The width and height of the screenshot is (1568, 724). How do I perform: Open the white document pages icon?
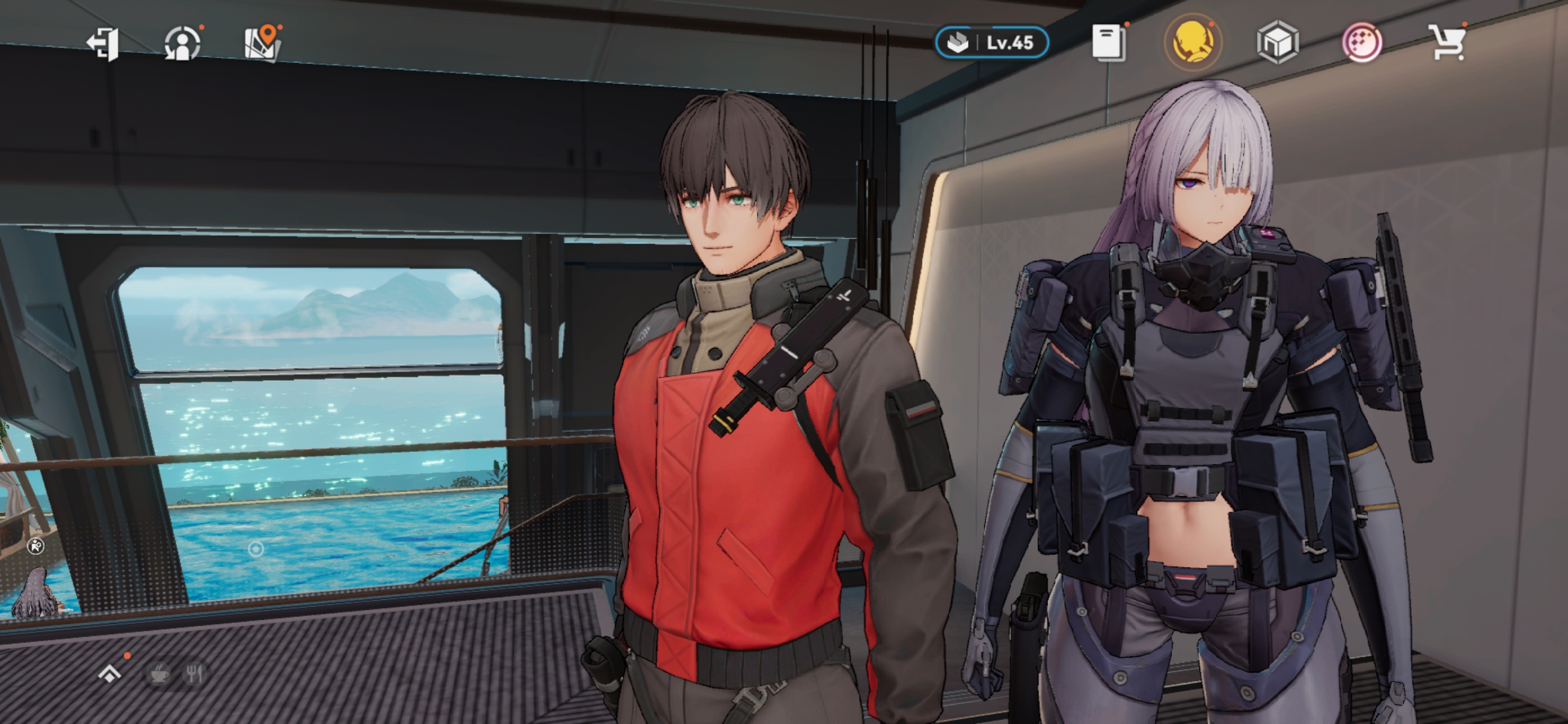tap(1109, 43)
